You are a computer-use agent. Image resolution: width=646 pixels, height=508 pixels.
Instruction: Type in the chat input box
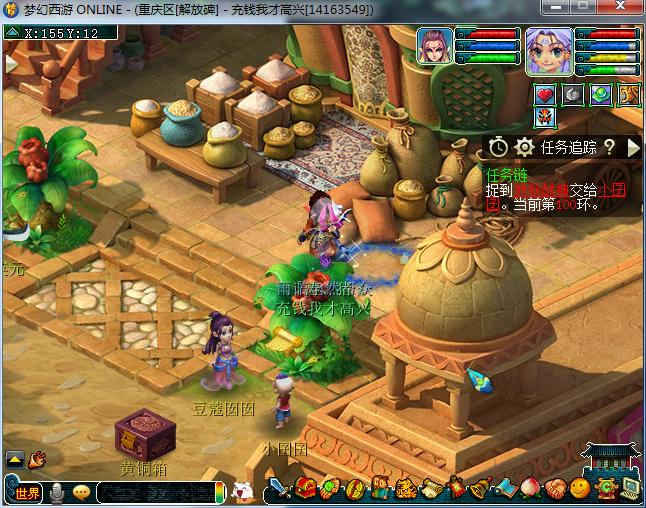pyautogui.click(x=155, y=492)
